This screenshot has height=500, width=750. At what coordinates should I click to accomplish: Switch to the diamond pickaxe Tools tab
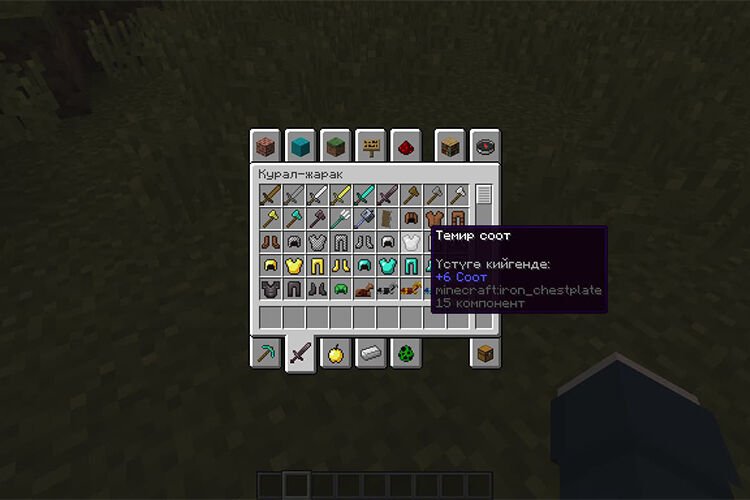[x=265, y=353]
